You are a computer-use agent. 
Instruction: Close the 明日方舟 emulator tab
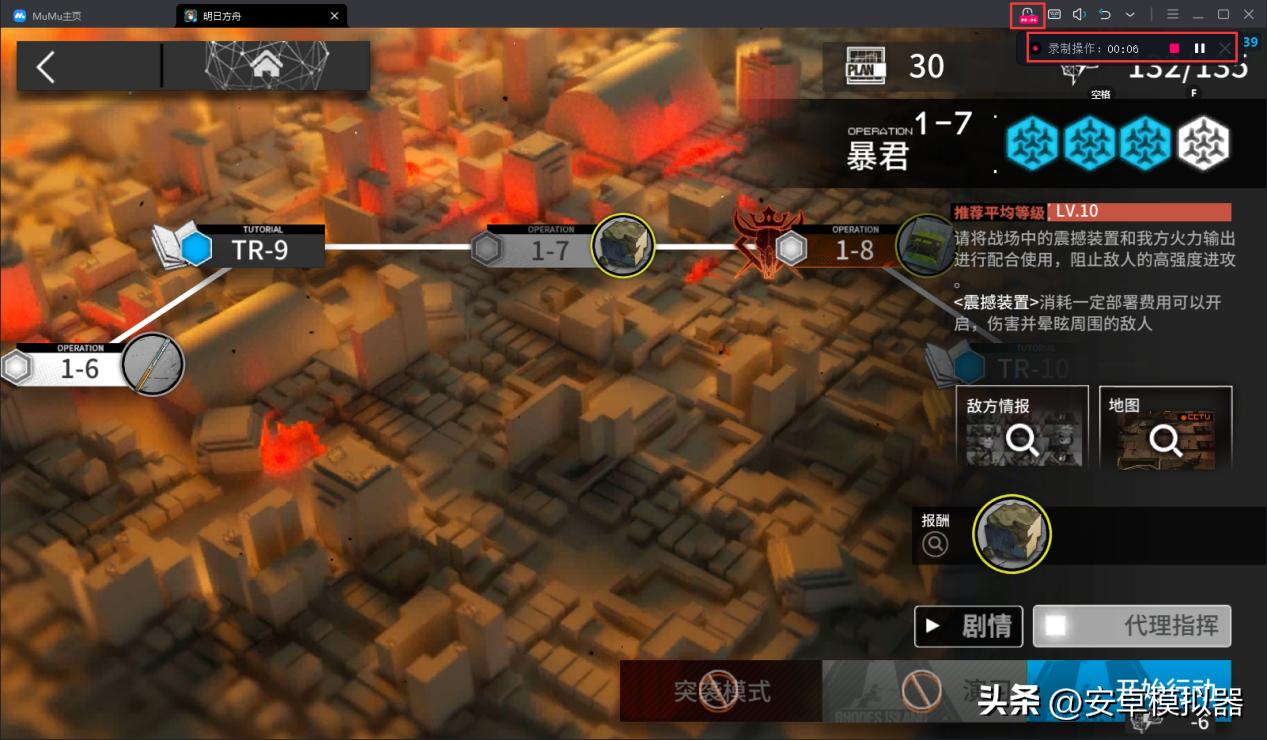tap(335, 15)
